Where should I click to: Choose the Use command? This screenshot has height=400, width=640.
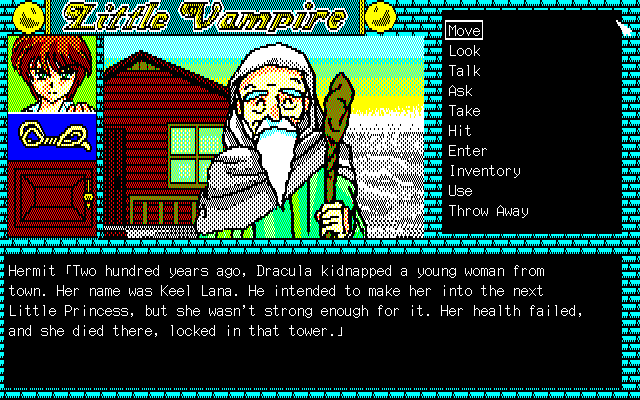point(460,191)
